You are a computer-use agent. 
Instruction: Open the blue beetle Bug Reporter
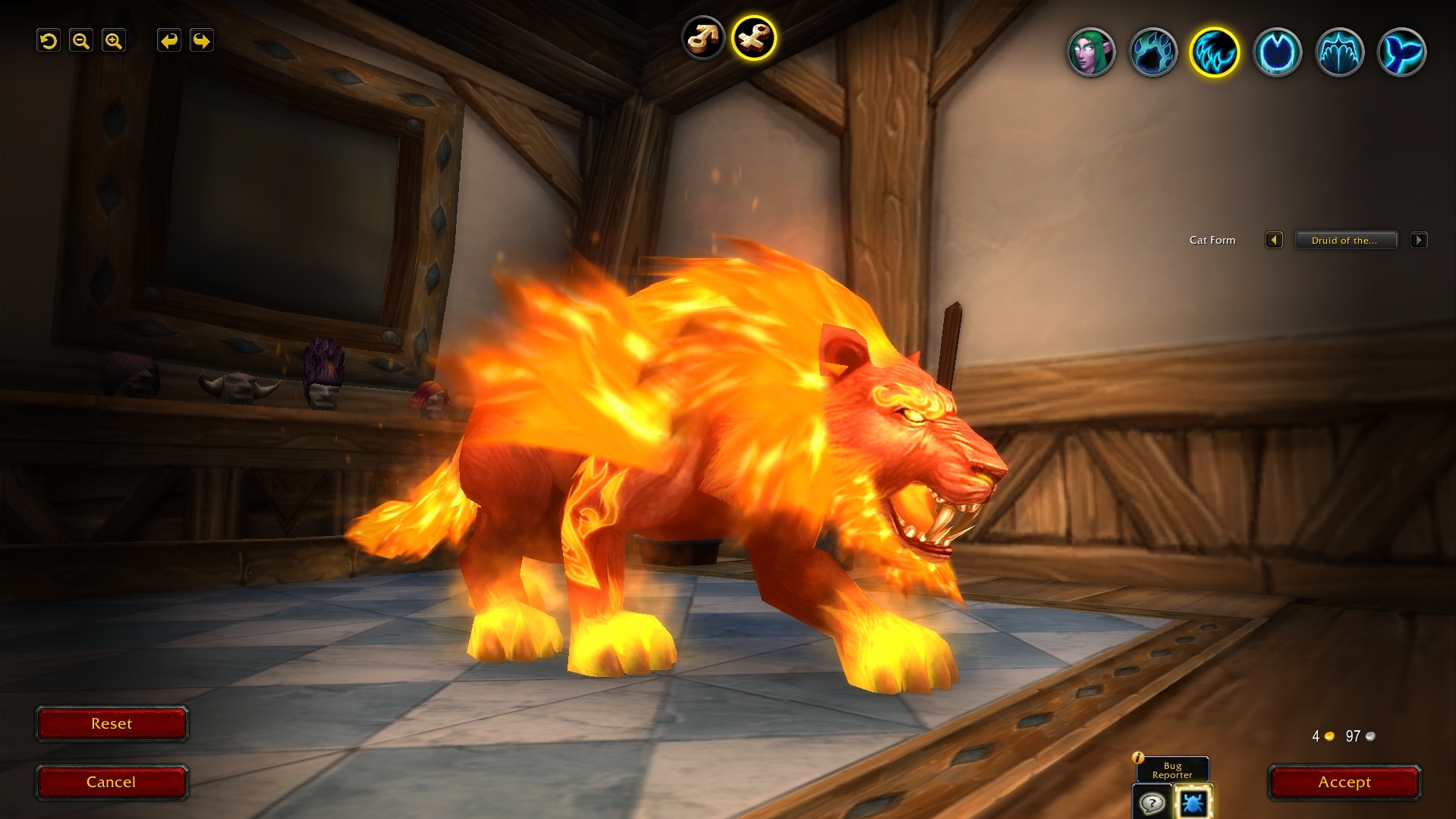pyautogui.click(x=1193, y=802)
